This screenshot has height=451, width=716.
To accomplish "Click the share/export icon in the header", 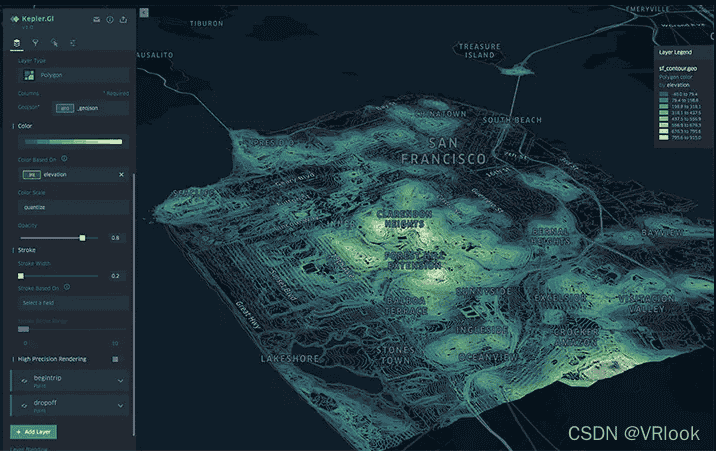I will (123, 19).
